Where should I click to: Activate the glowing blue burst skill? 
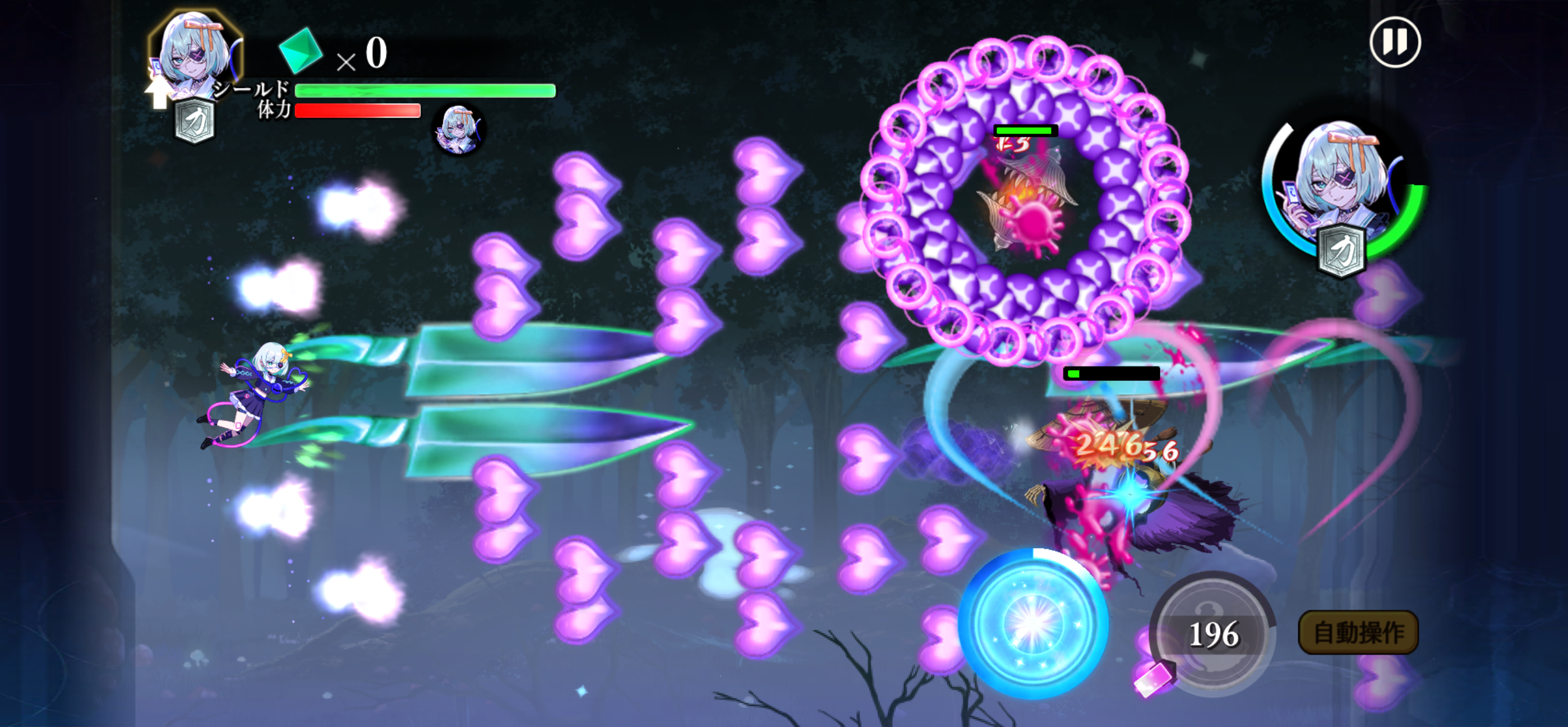[1033, 623]
